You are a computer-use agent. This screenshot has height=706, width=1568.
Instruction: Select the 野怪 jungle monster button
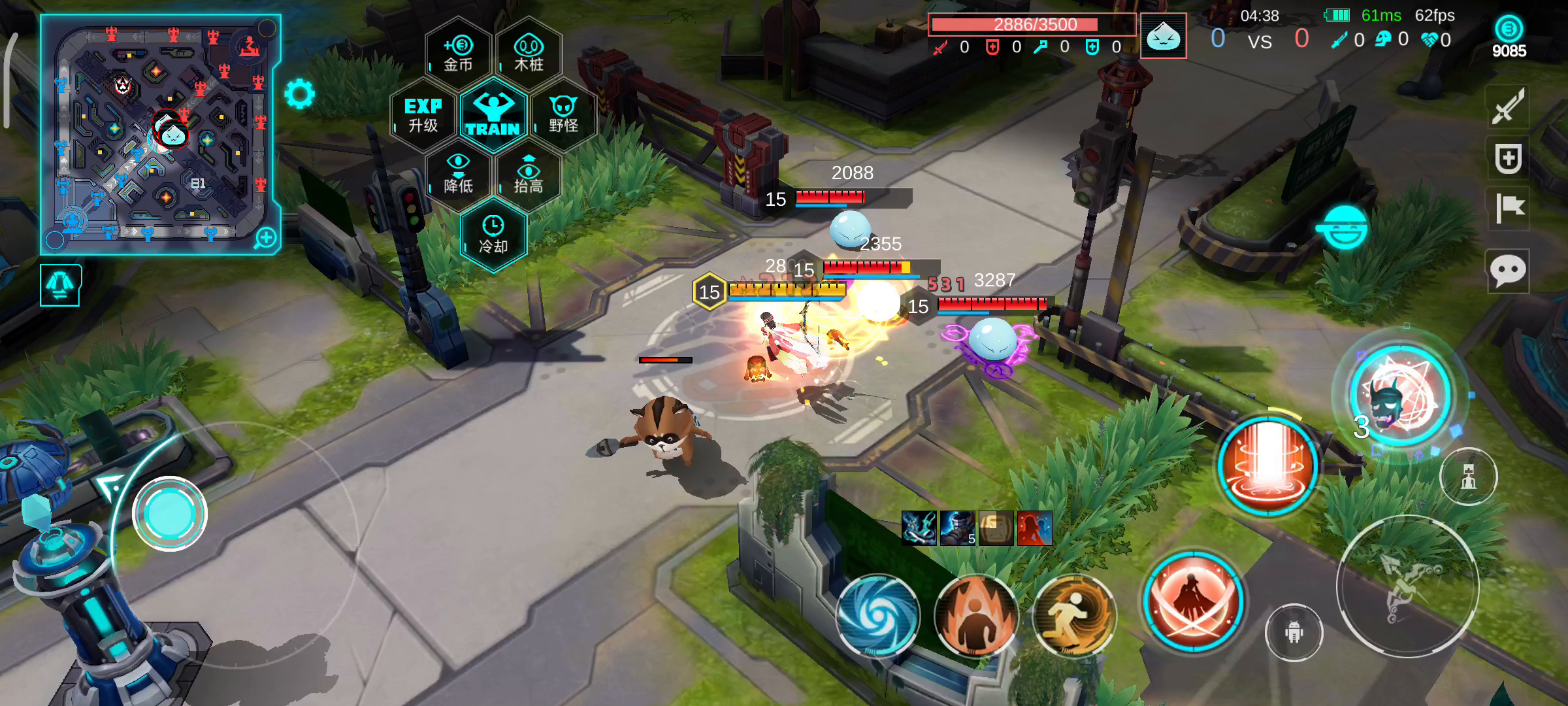(x=563, y=115)
